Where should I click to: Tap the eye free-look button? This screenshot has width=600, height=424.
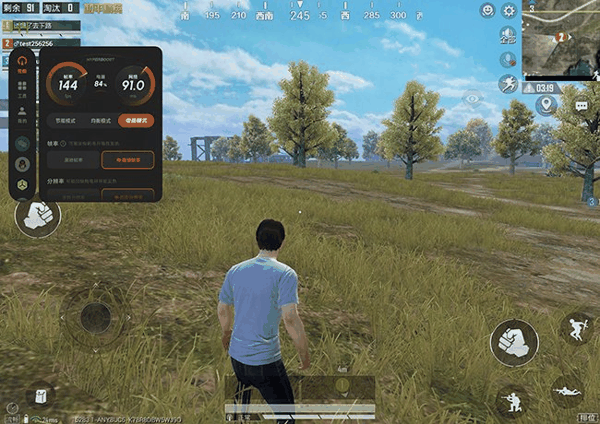click(x=474, y=98)
